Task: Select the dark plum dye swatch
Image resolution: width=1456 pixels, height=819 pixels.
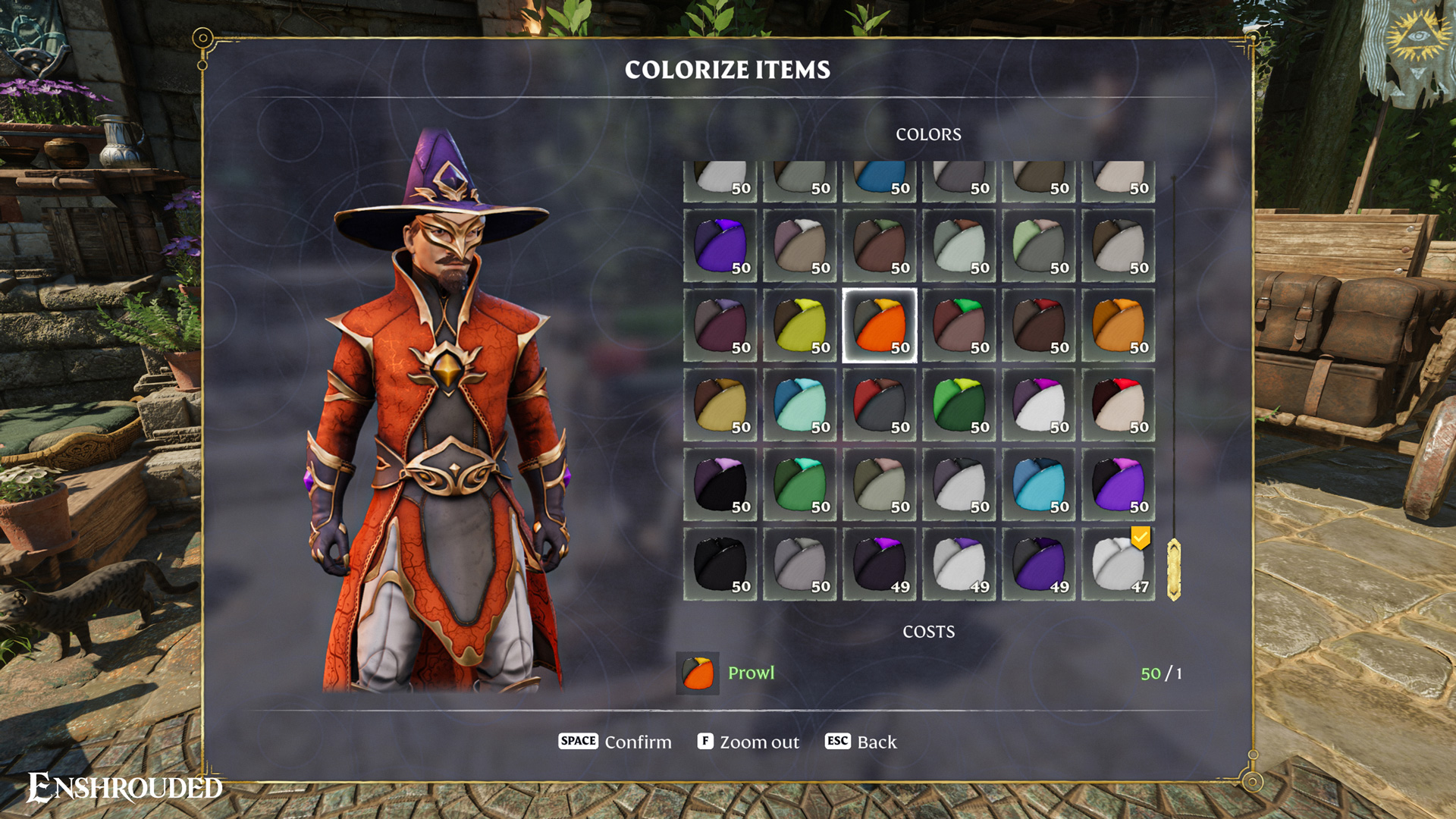Action: pos(720,325)
